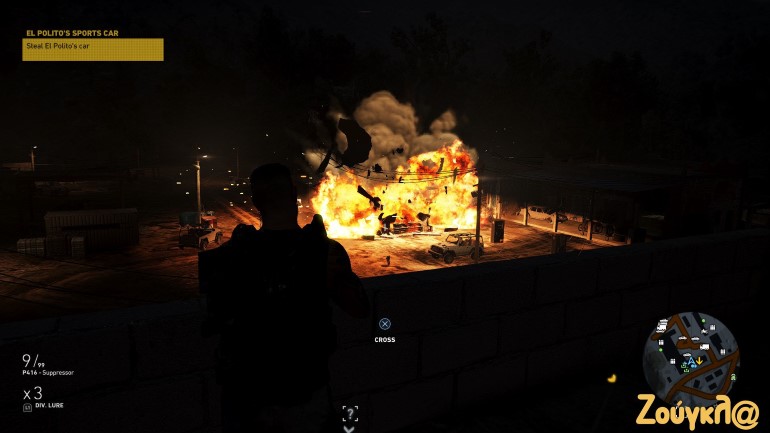The height and width of the screenshot is (433, 770).
Task: Click the Zougkla watermark logo
Action: click(698, 411)
